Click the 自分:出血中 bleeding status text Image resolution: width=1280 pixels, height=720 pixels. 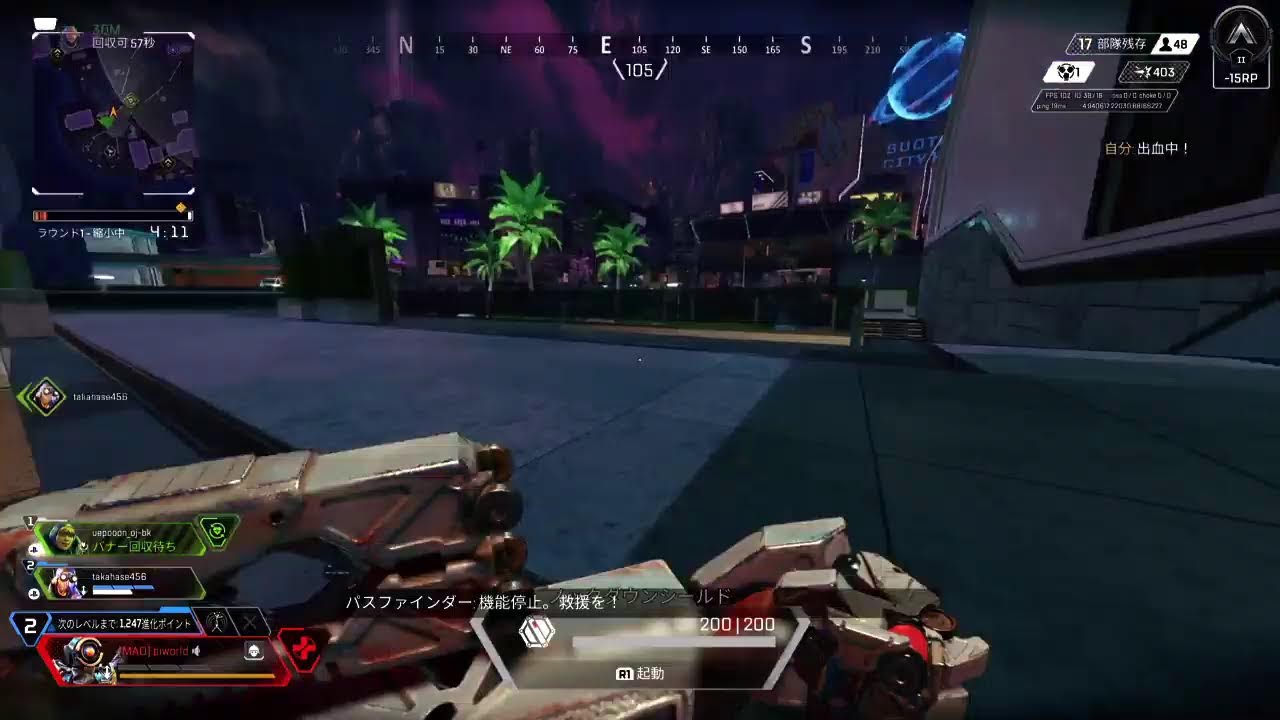click(1146, 148)
